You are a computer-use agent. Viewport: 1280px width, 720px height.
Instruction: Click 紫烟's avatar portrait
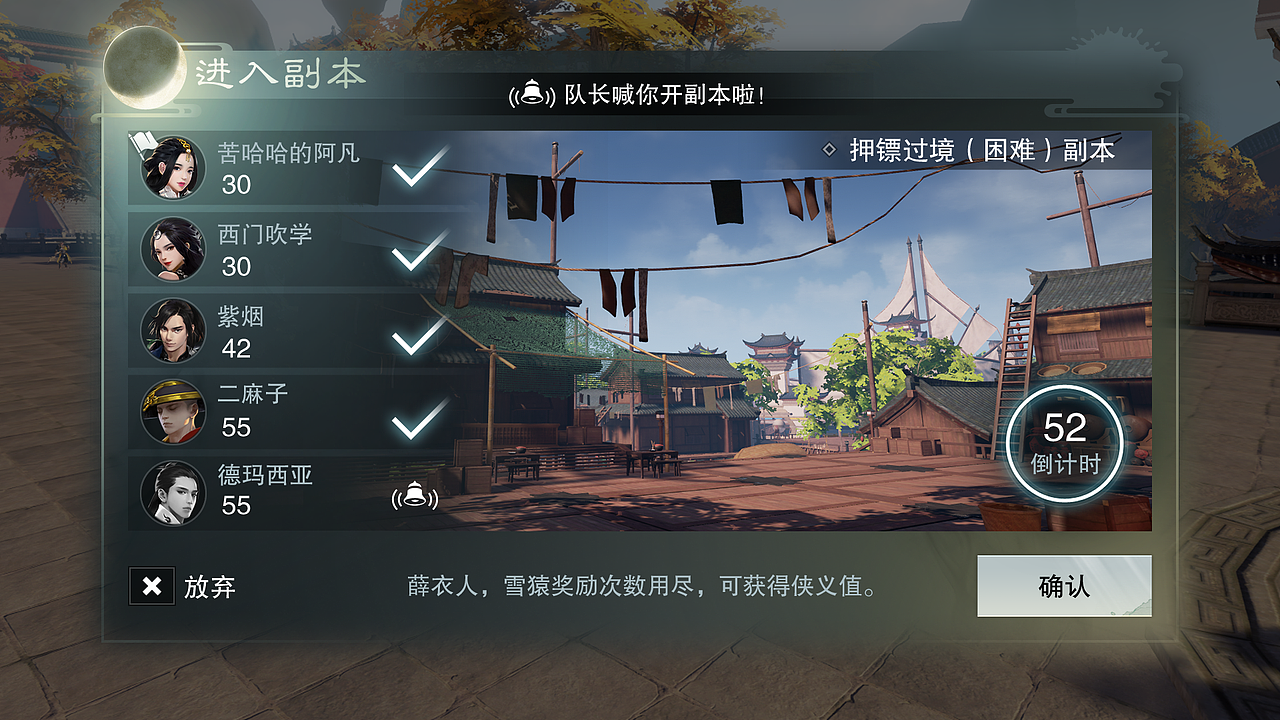point(173,331)
